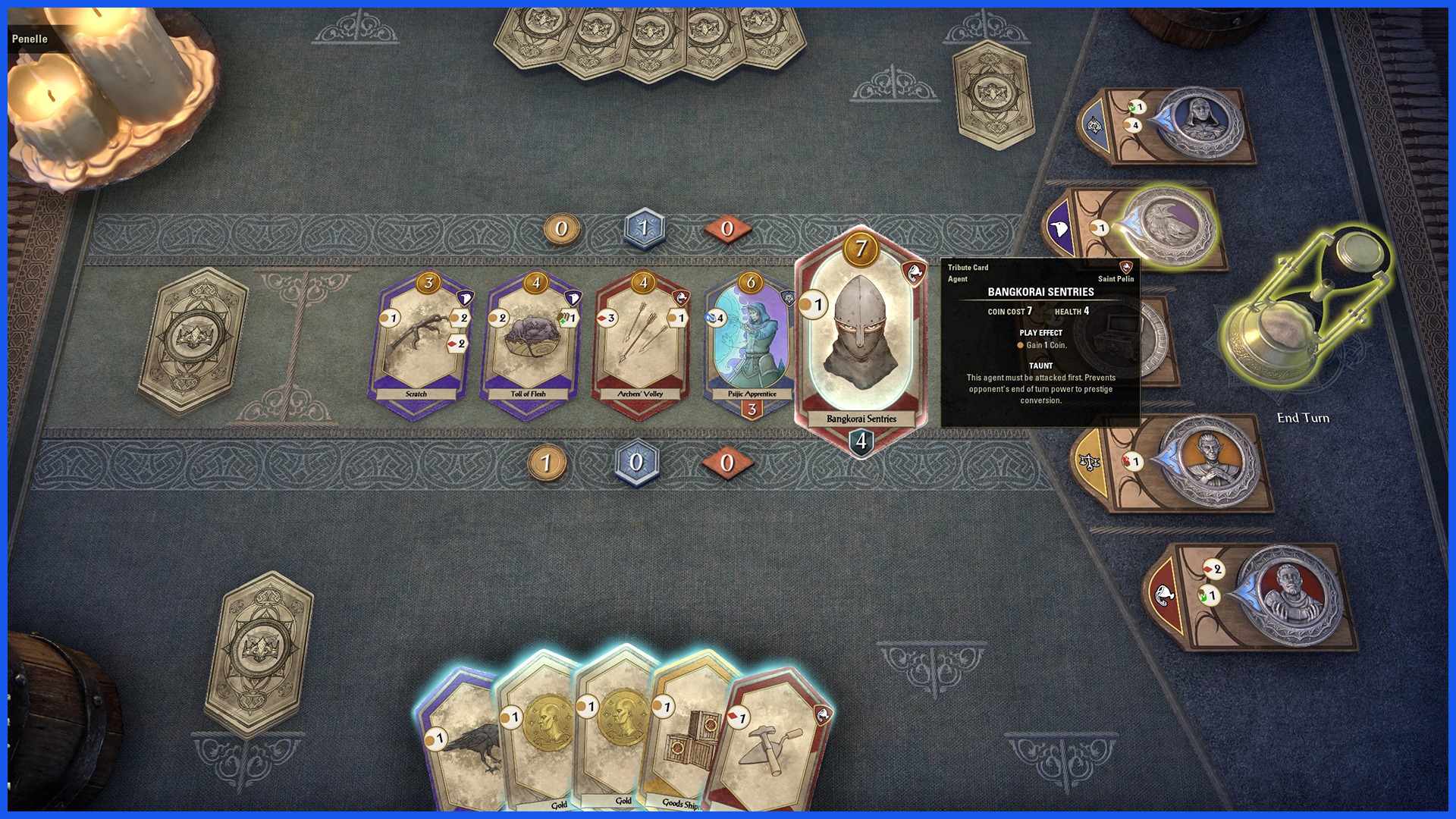Use the hooded figure patron in blue
The width and height of the screenshot is (1456, 819).
click(1200, 121)
